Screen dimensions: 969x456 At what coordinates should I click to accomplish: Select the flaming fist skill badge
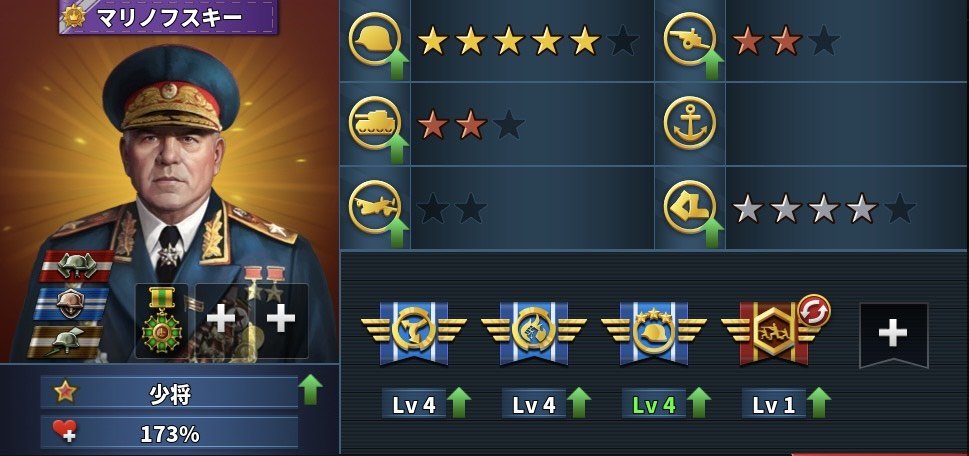533,333
